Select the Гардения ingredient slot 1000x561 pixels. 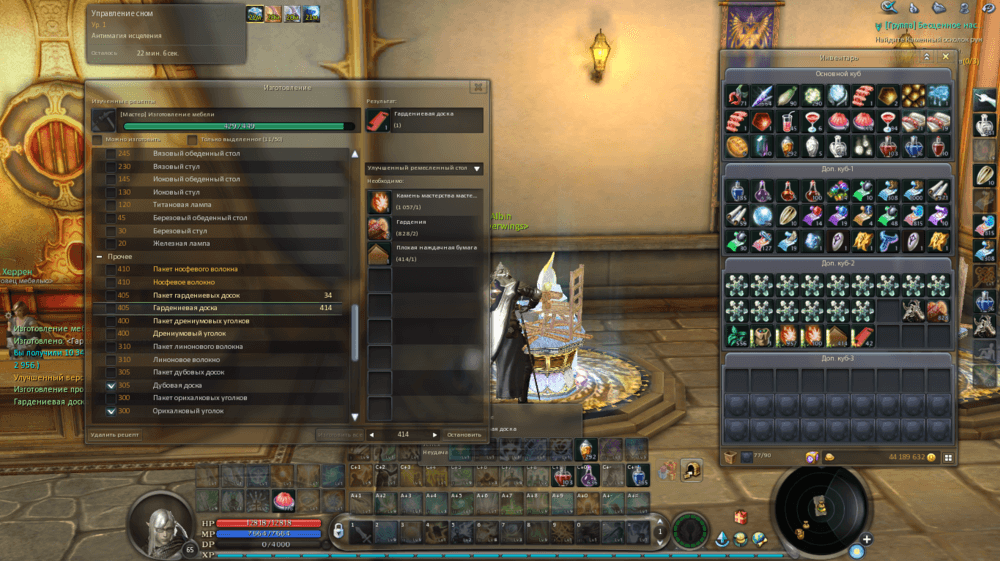tap(380, 226)
